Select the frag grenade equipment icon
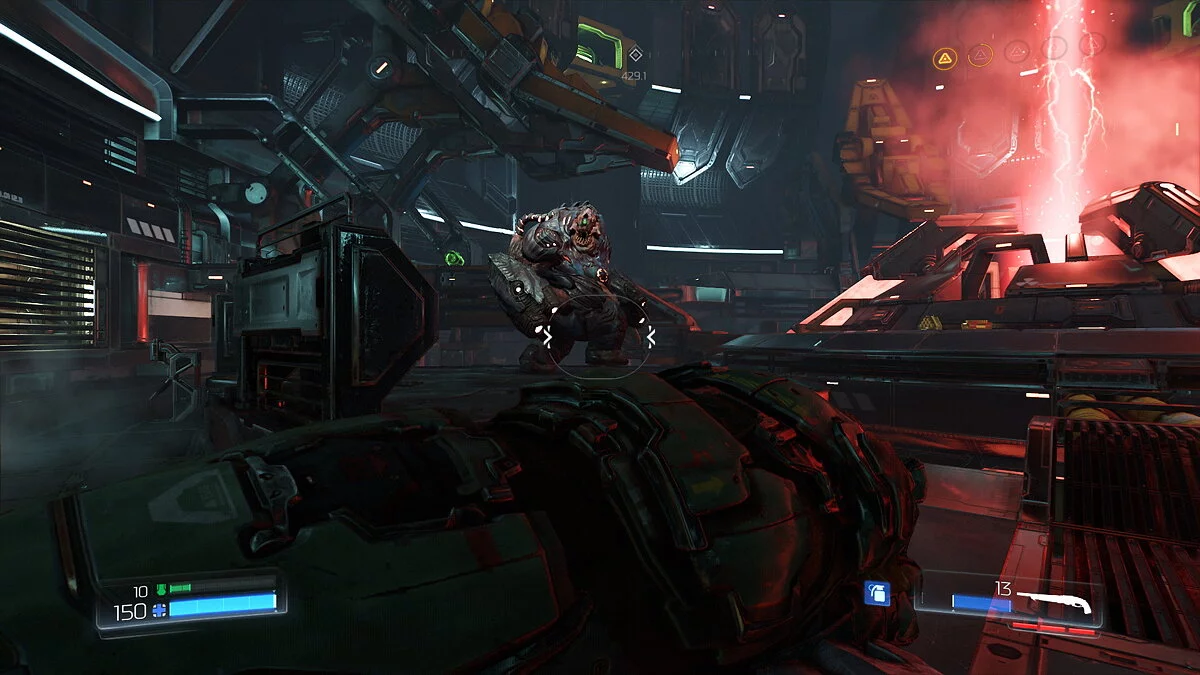1200x675 pixels. tap(877, 594)
